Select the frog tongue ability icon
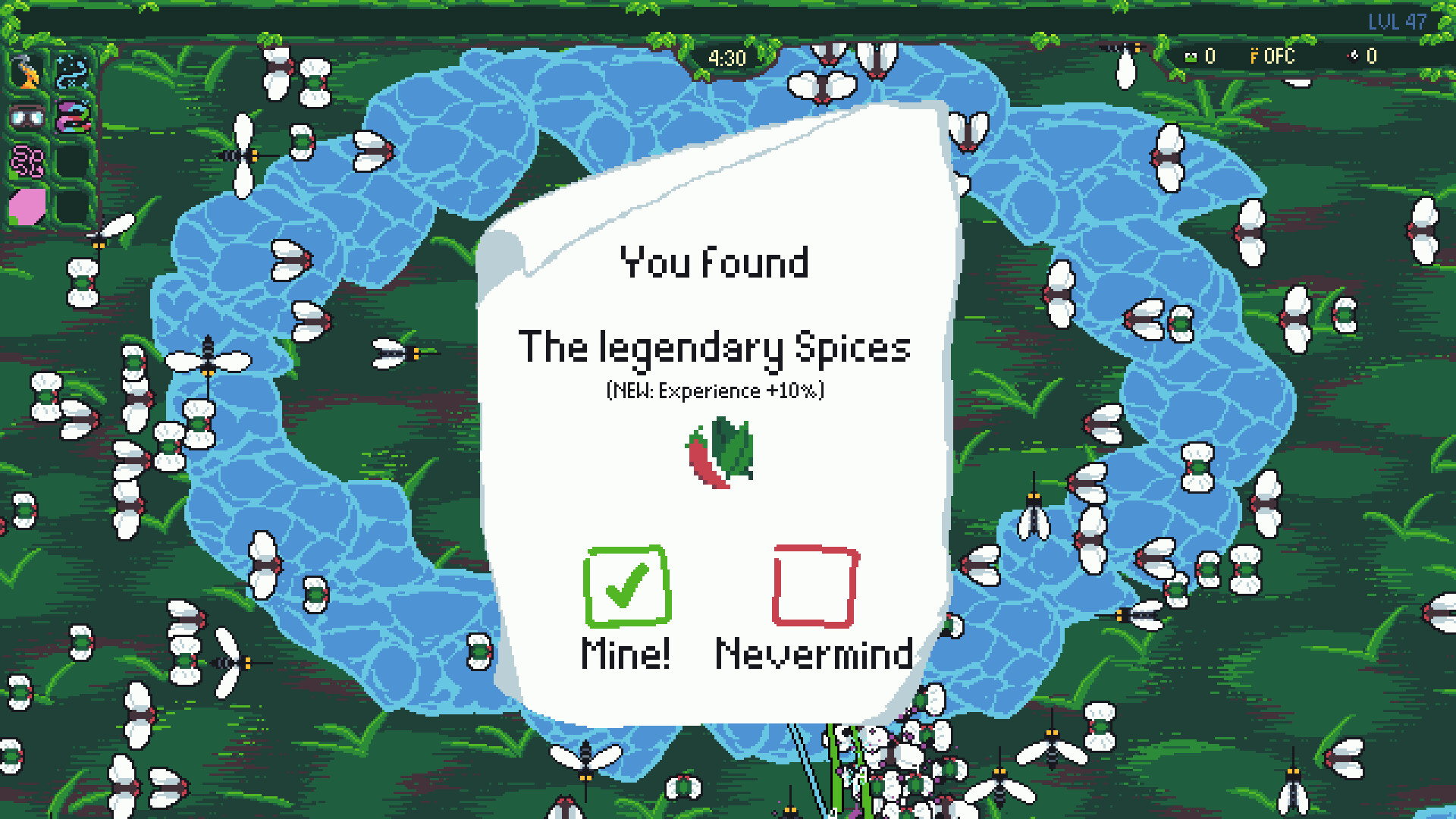1456x819 pixels. [72, 118]
